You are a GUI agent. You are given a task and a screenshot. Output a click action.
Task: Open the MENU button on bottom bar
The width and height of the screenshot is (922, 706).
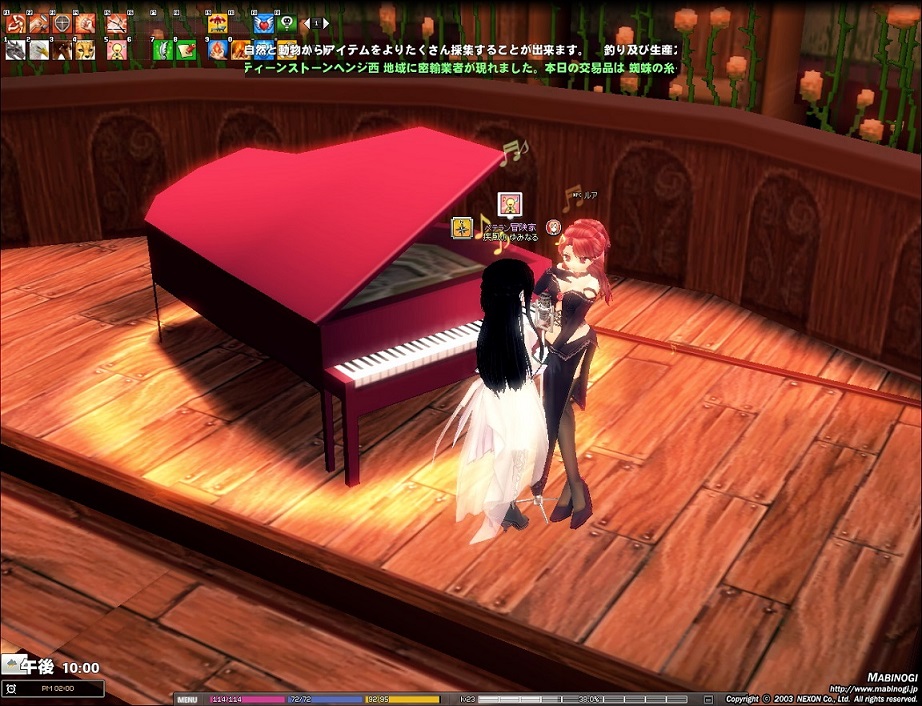pos(187,699)
